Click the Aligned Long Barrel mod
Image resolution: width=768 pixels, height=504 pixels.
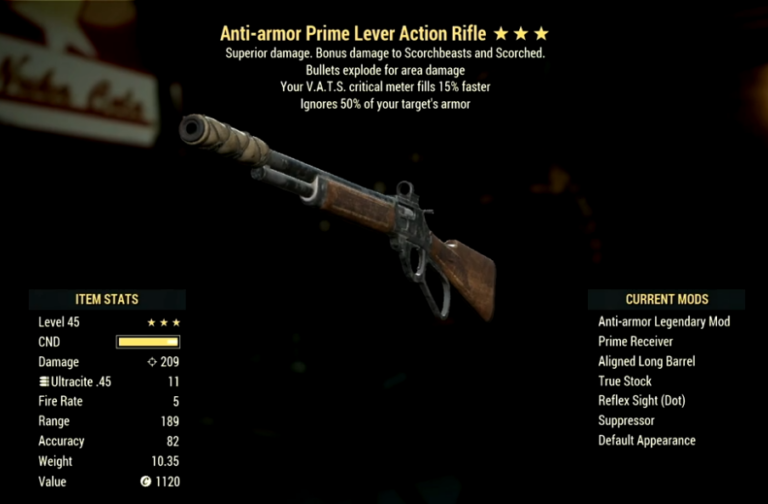tap(646, 361)
